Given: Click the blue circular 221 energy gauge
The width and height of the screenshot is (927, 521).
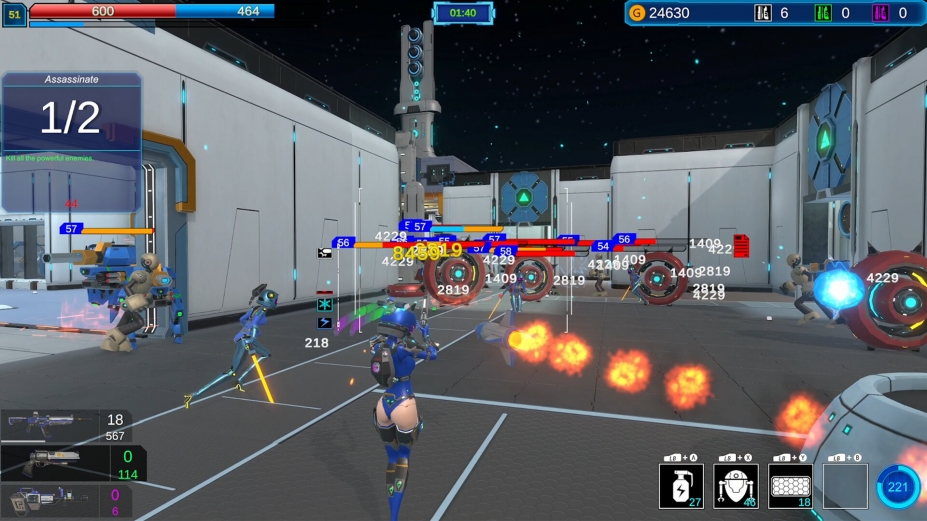Looking at the screenshot, I should [897, 487].
